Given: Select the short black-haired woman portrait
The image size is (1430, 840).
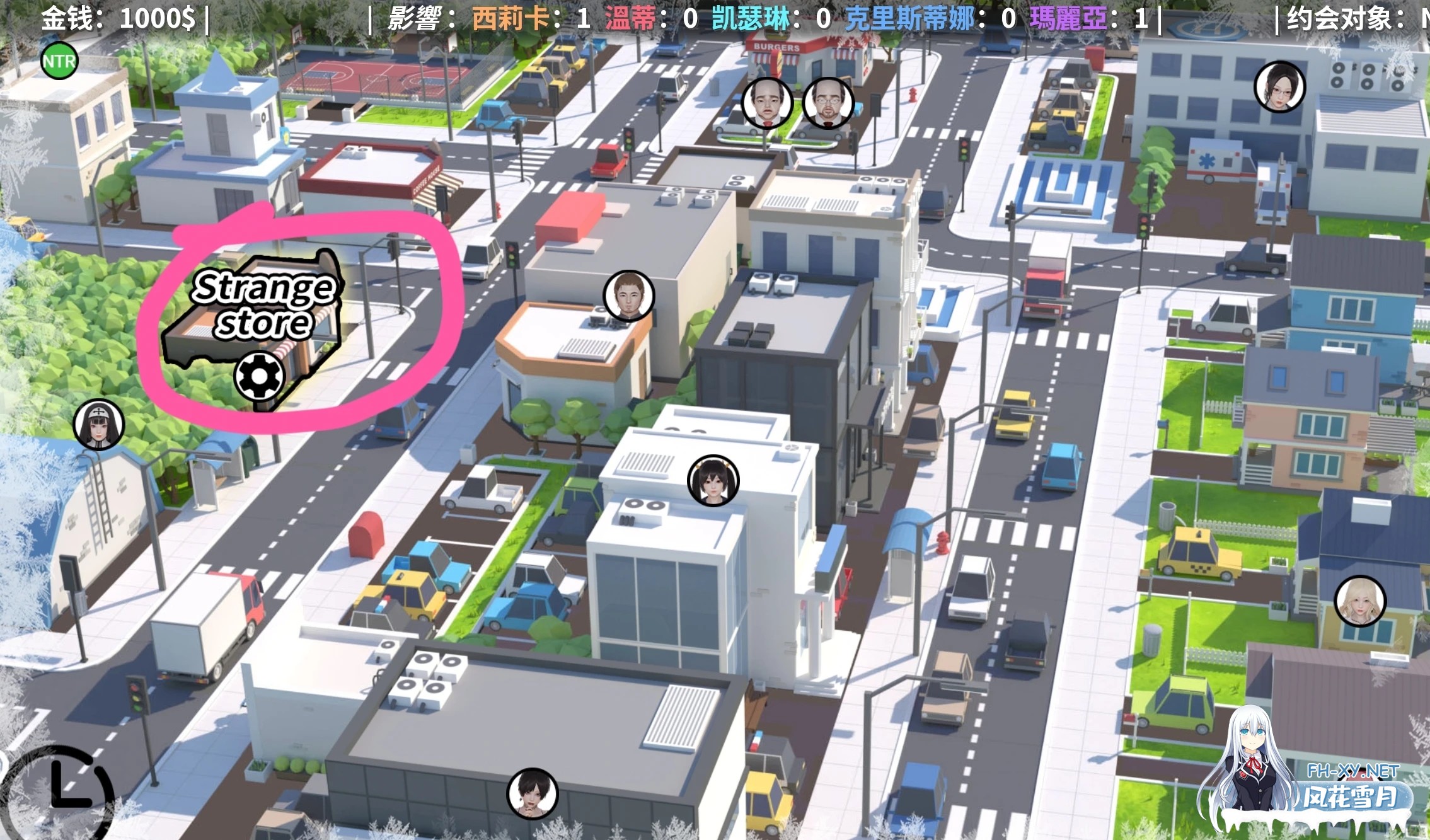Looking at the screenshot, I should (533, 793).
